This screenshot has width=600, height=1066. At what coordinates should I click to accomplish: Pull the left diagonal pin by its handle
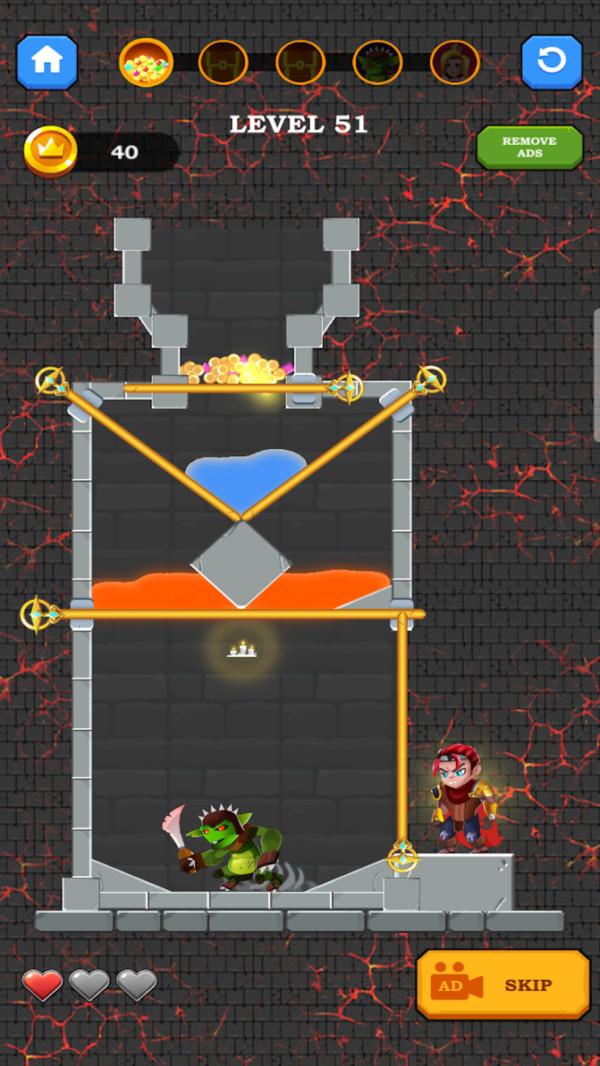click(x=51, y=381)
